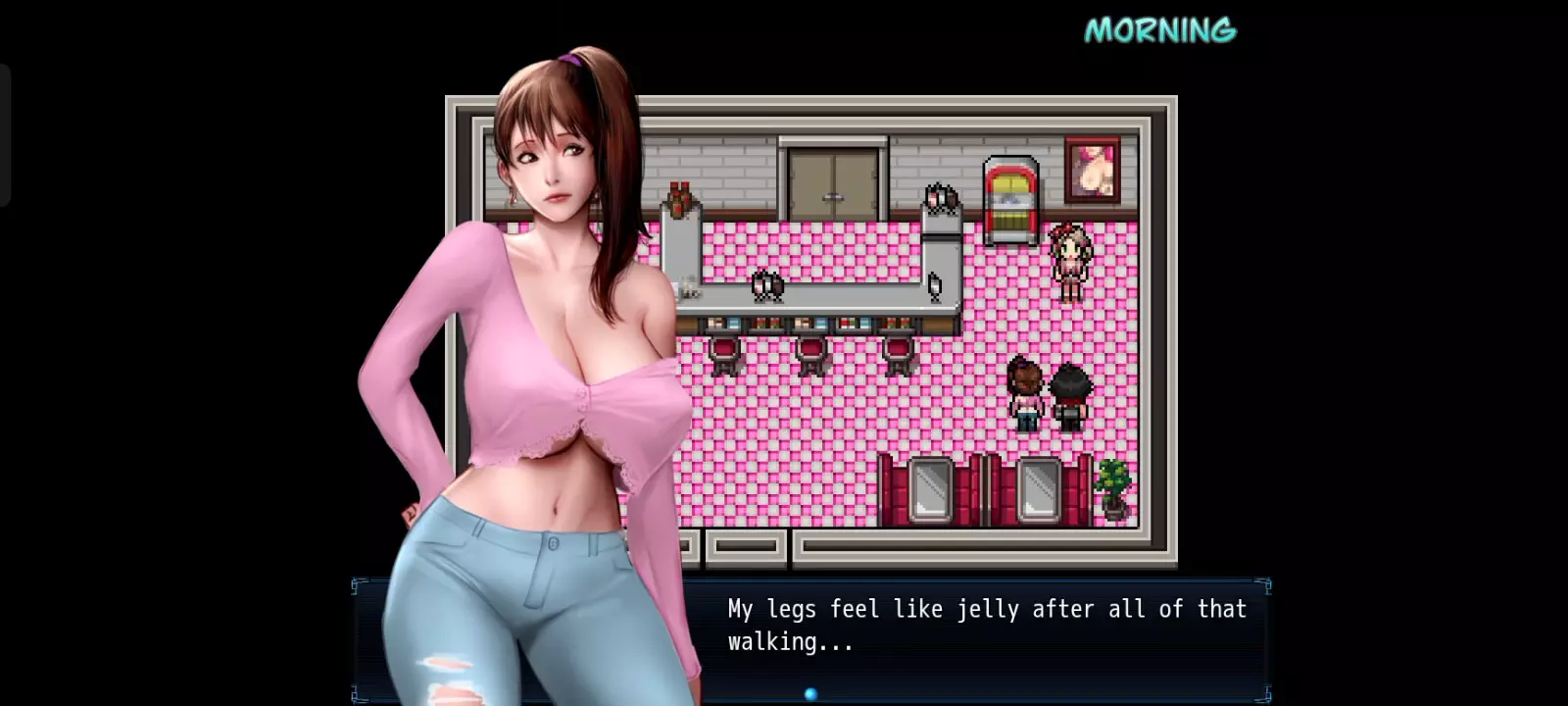Image resolution: width=1568 pixels, height=706 pixels.
Task: Advance the "My legs feel like jelly" dialogue box
Action: coord(985,626)
